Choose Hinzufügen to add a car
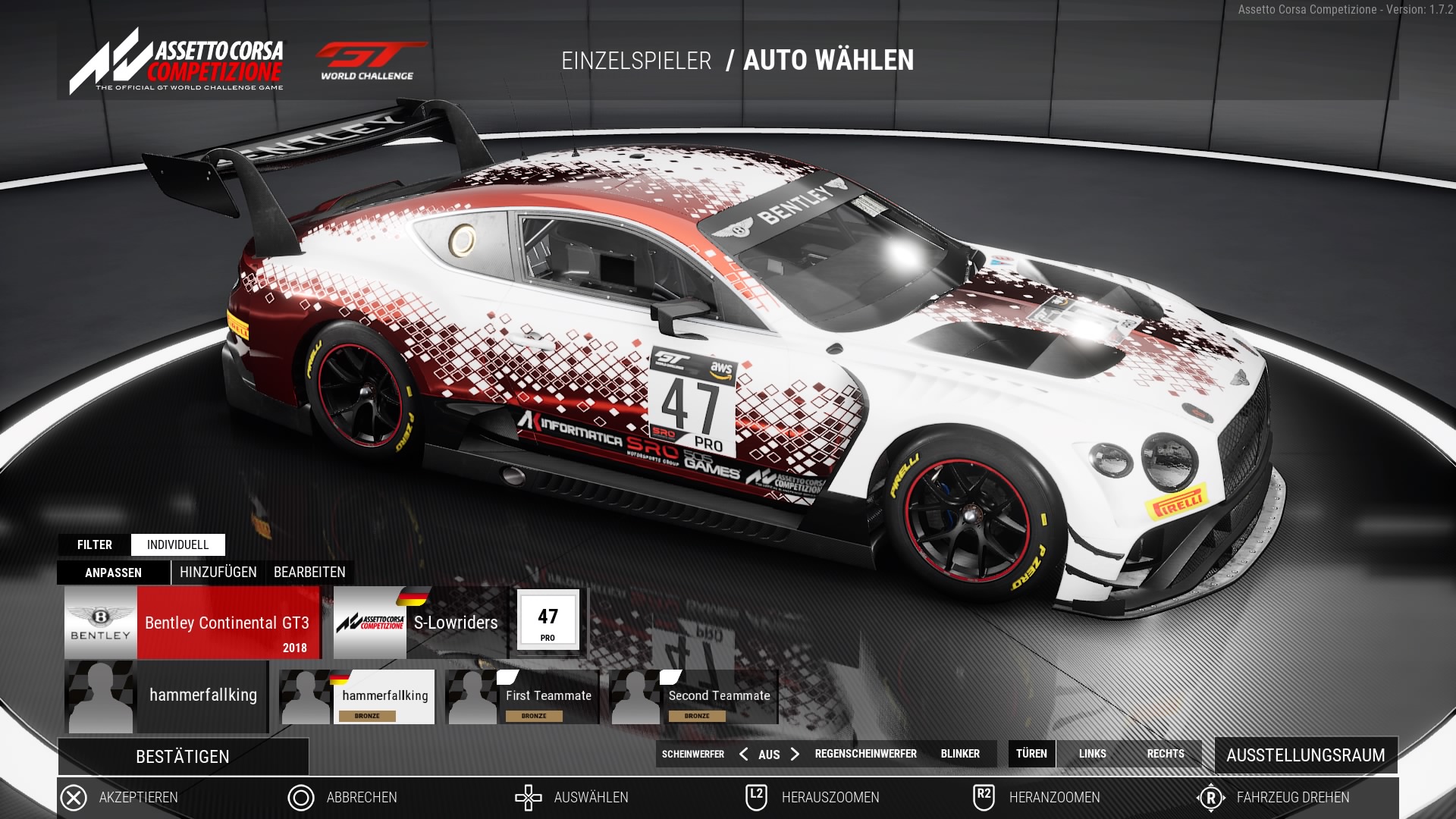 tap(218, 573)
